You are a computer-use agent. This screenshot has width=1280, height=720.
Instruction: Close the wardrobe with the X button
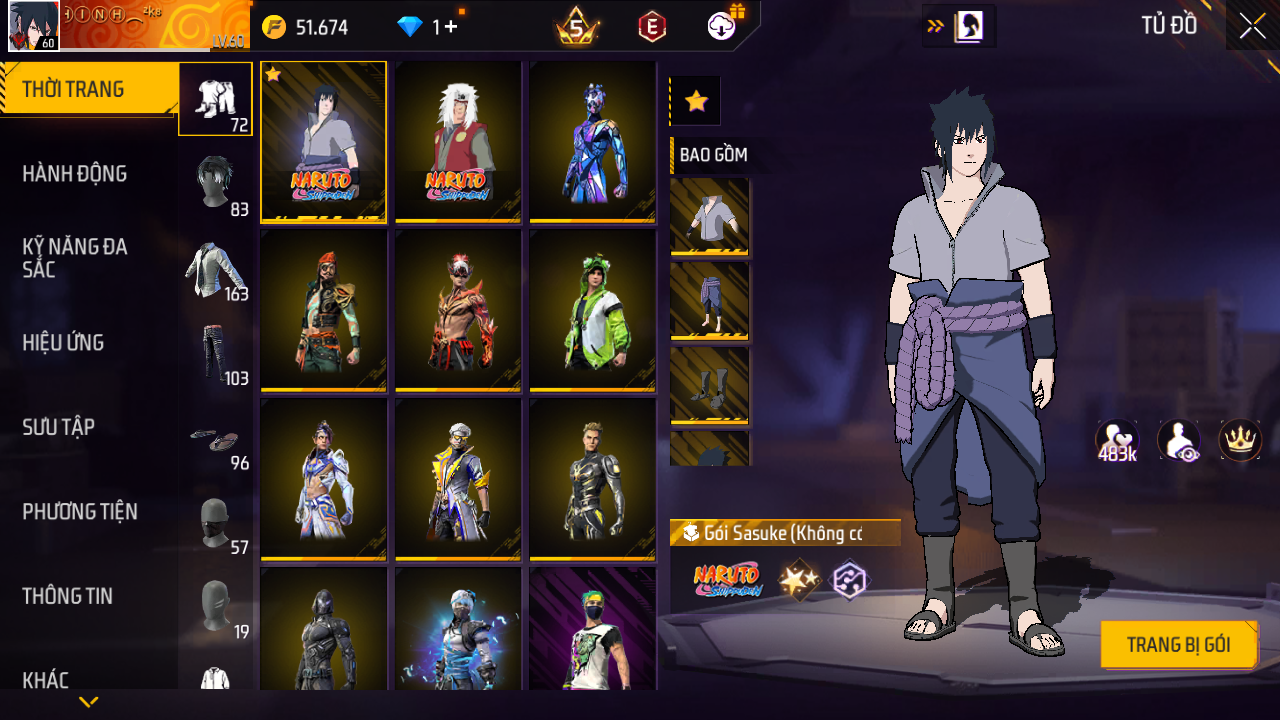[1252, 27]
